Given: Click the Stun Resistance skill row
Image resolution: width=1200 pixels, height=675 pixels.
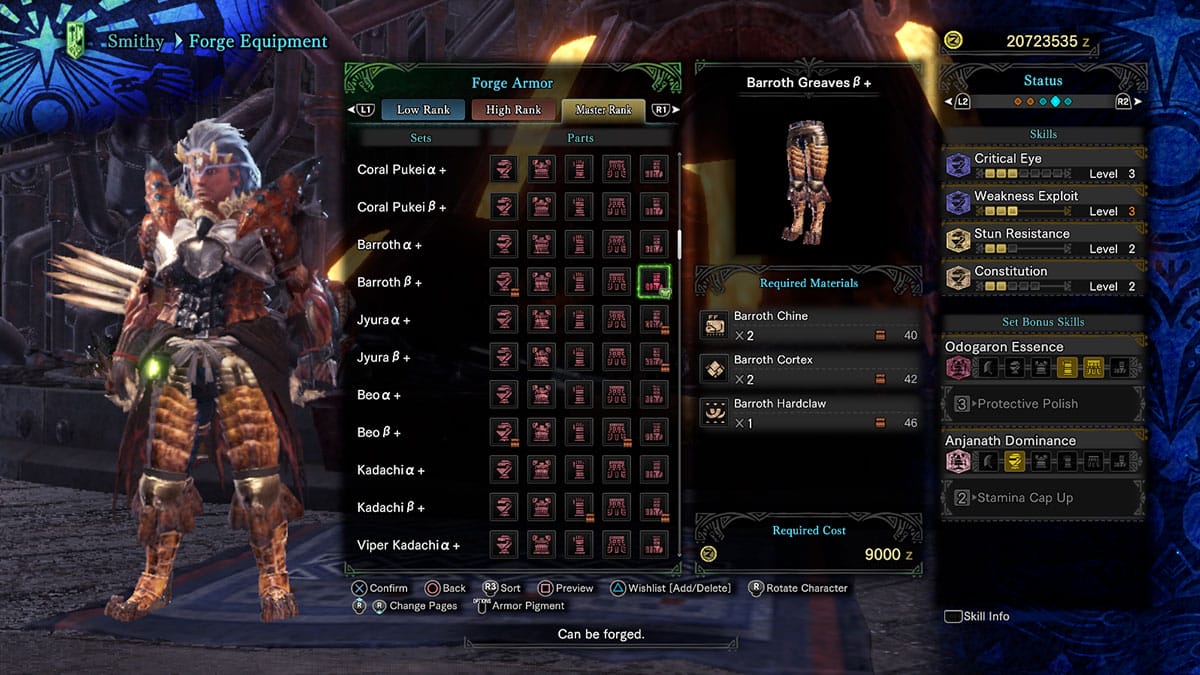Looking at the screenshot, I should (x=1044, y=240).
